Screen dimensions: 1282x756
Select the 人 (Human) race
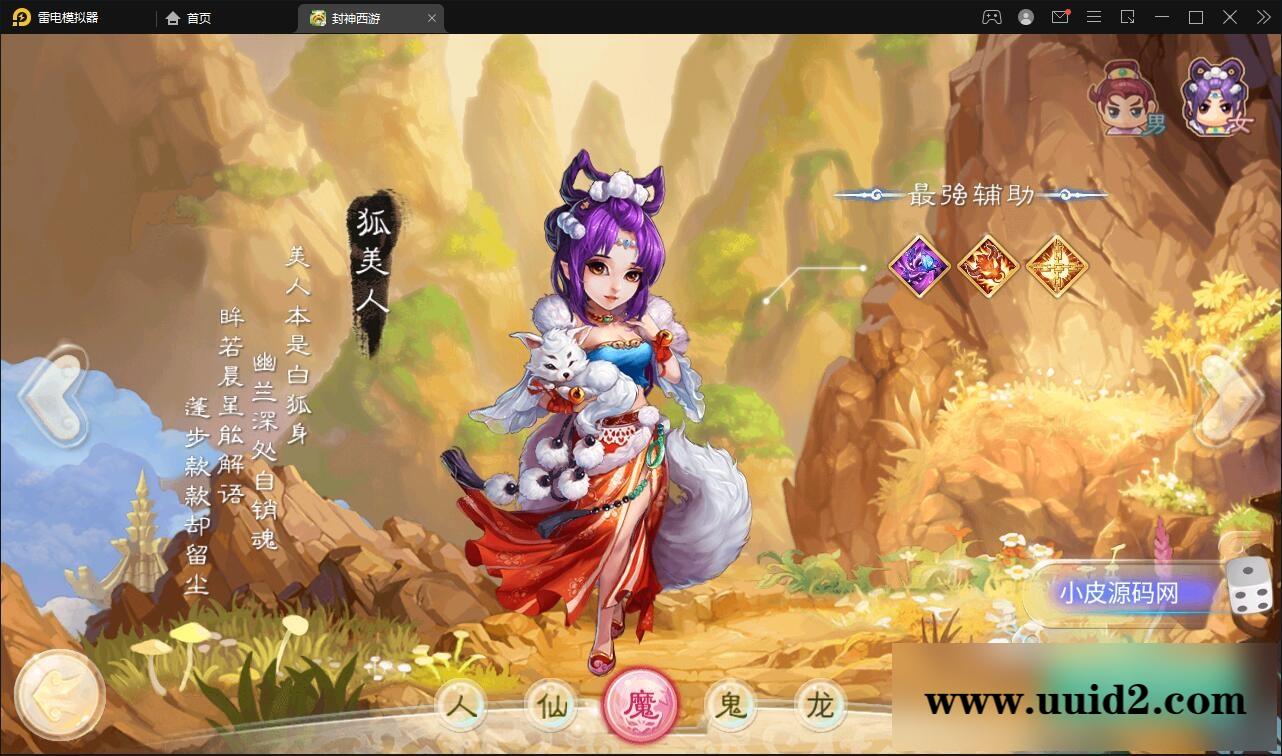pos(461,705)
